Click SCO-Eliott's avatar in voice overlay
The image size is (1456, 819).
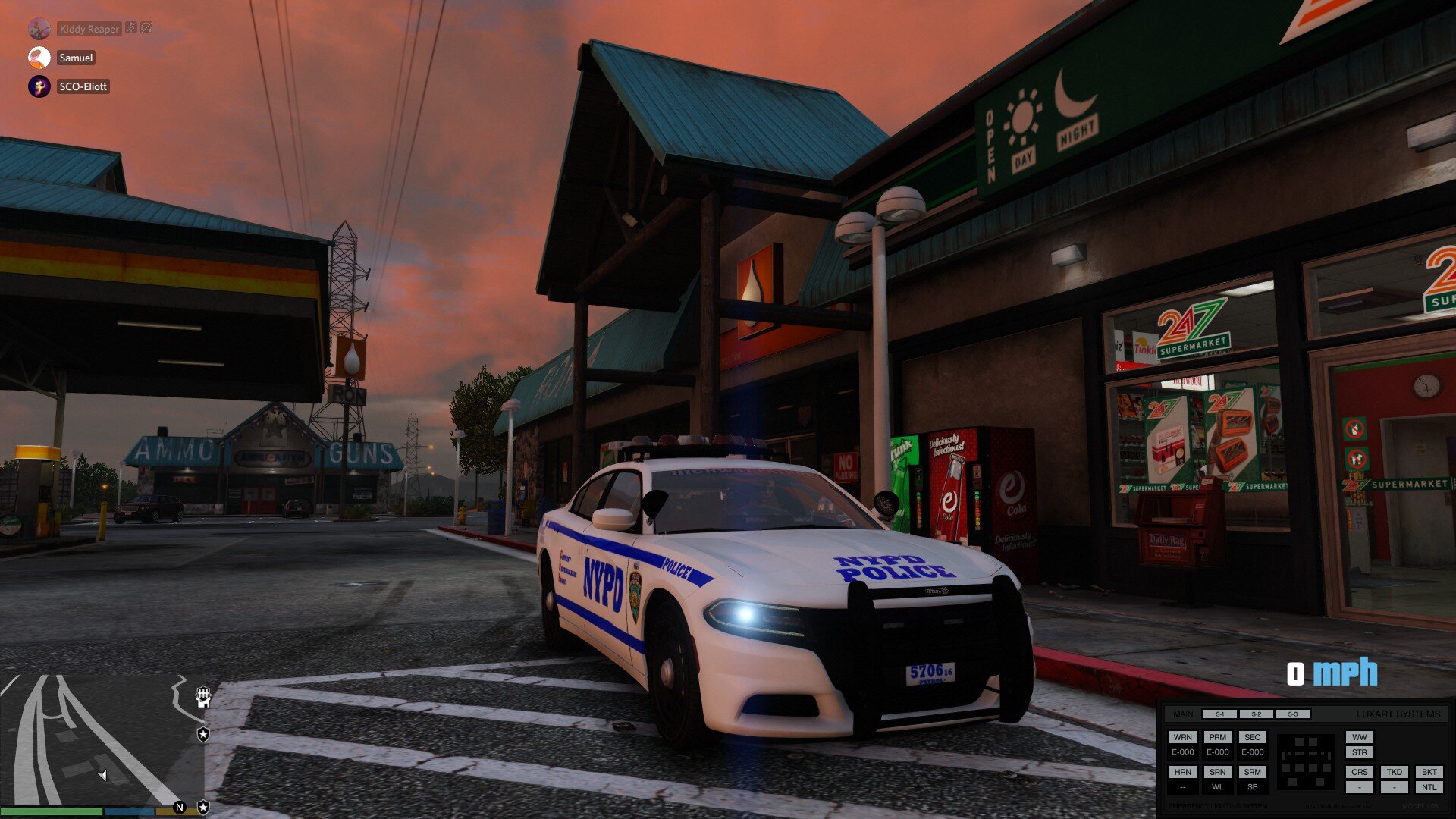point(39,86)
